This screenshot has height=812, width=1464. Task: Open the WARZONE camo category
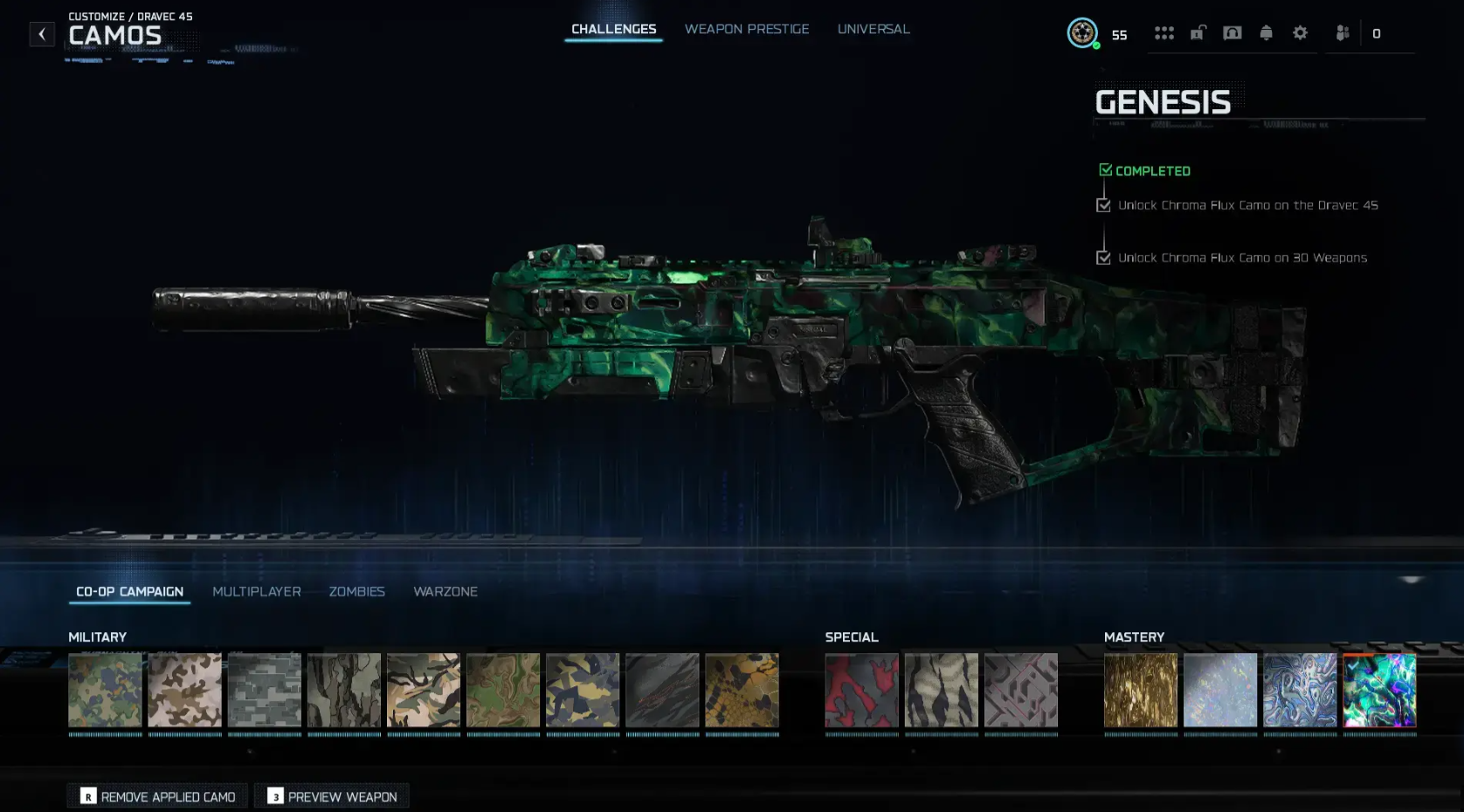point(446,592)
